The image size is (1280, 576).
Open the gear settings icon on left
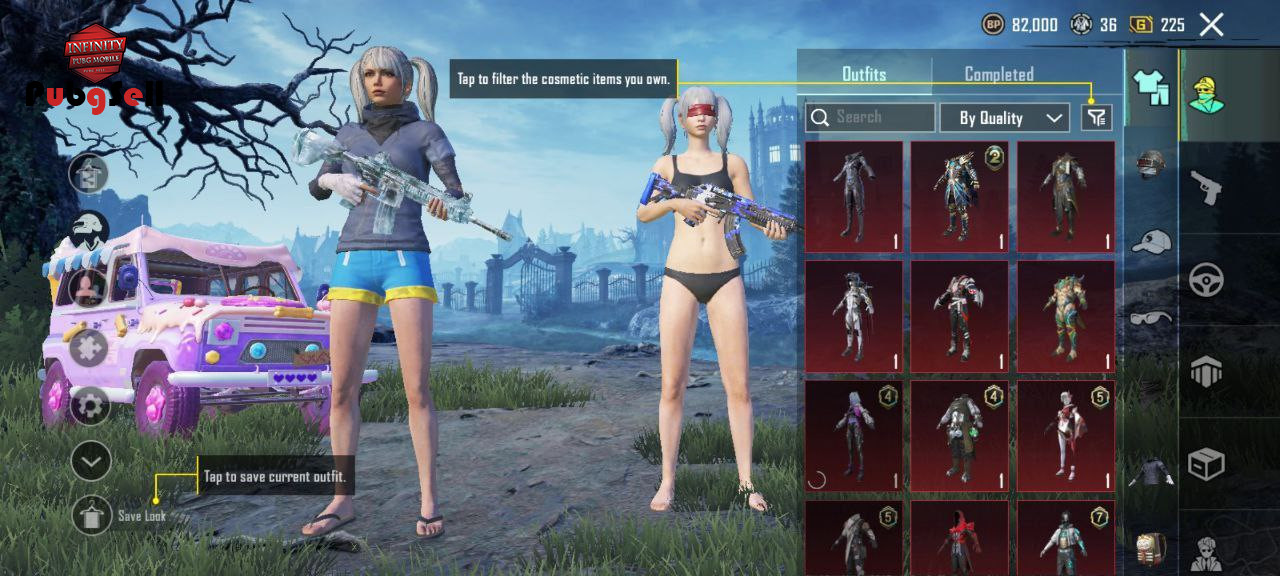click(90, 406)
